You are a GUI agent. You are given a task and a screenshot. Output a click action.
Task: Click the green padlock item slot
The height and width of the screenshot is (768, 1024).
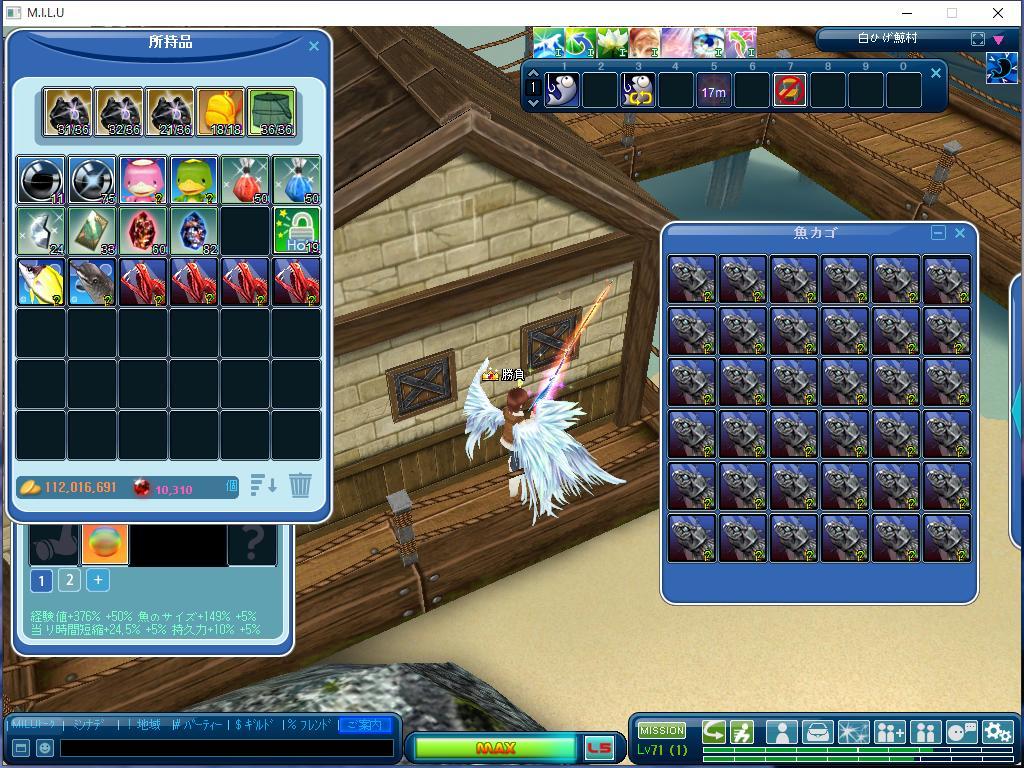[297, 231]
